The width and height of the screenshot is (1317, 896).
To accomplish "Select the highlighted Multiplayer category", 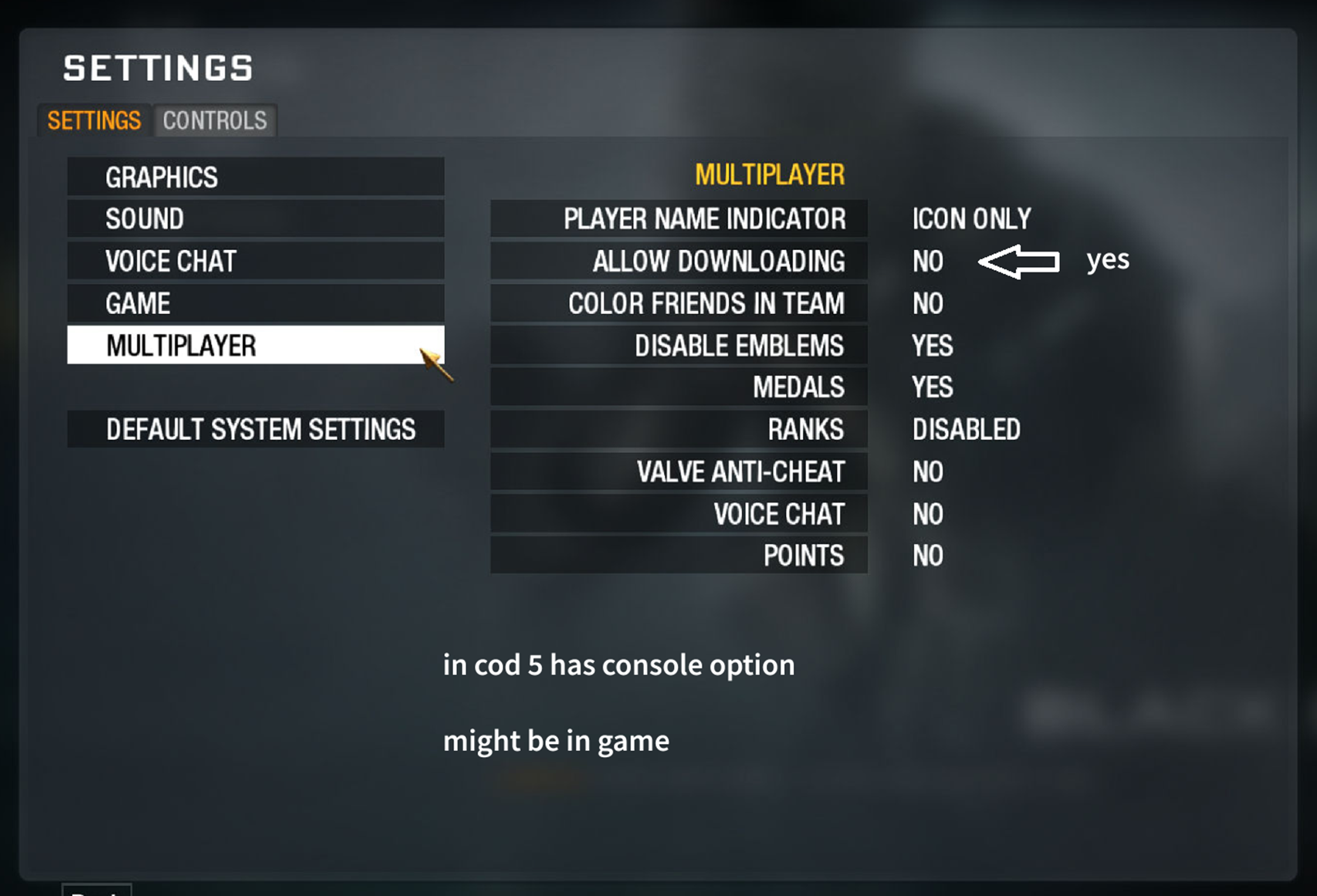I will [x=255, y=345].
